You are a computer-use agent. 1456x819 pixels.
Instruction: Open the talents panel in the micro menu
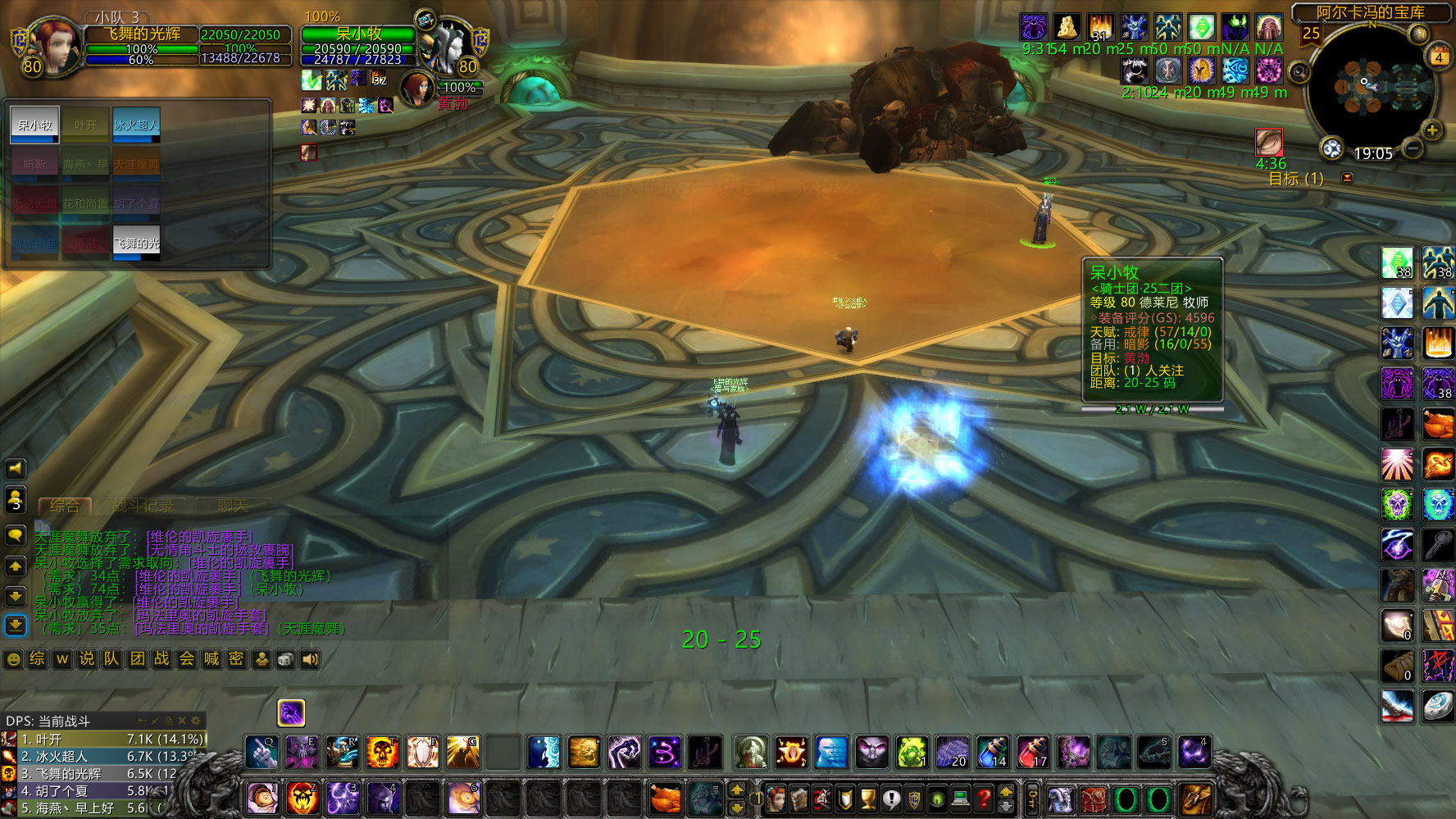tap(822, 798)
